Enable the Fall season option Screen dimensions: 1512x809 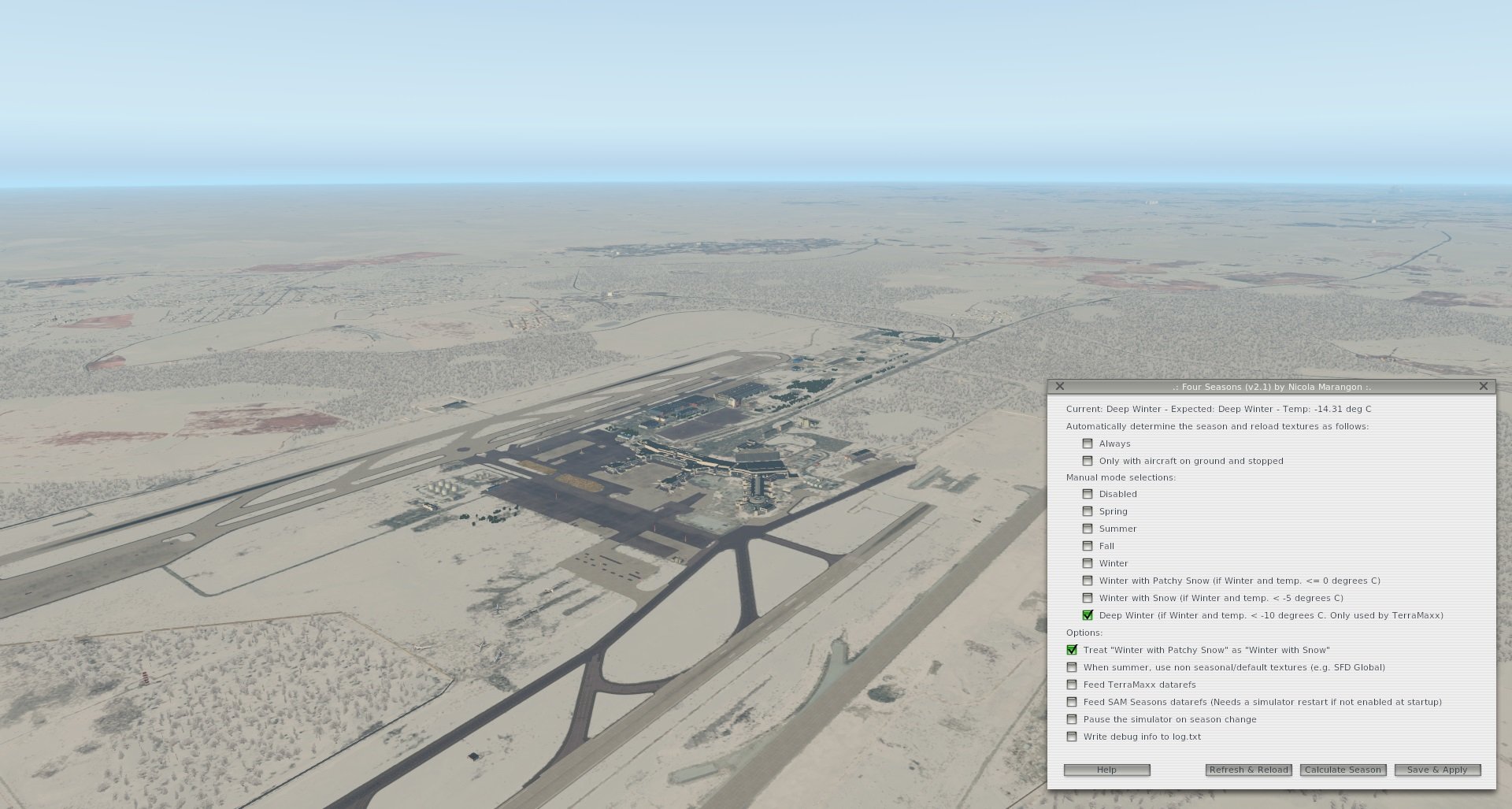click(x=1088, y=546)
